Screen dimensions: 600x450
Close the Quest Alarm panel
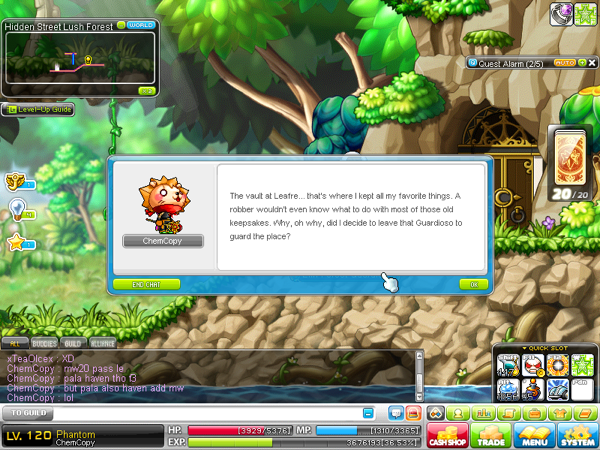pyautogui.click(x=590, y=62)
